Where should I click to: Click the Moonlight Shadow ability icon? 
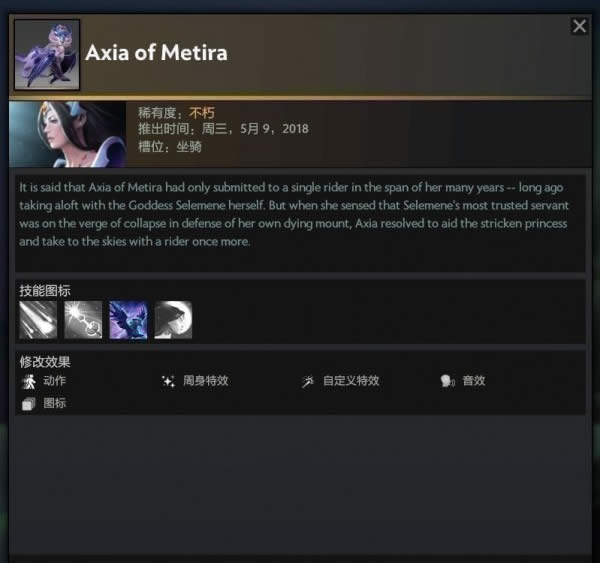click(173, 320)
